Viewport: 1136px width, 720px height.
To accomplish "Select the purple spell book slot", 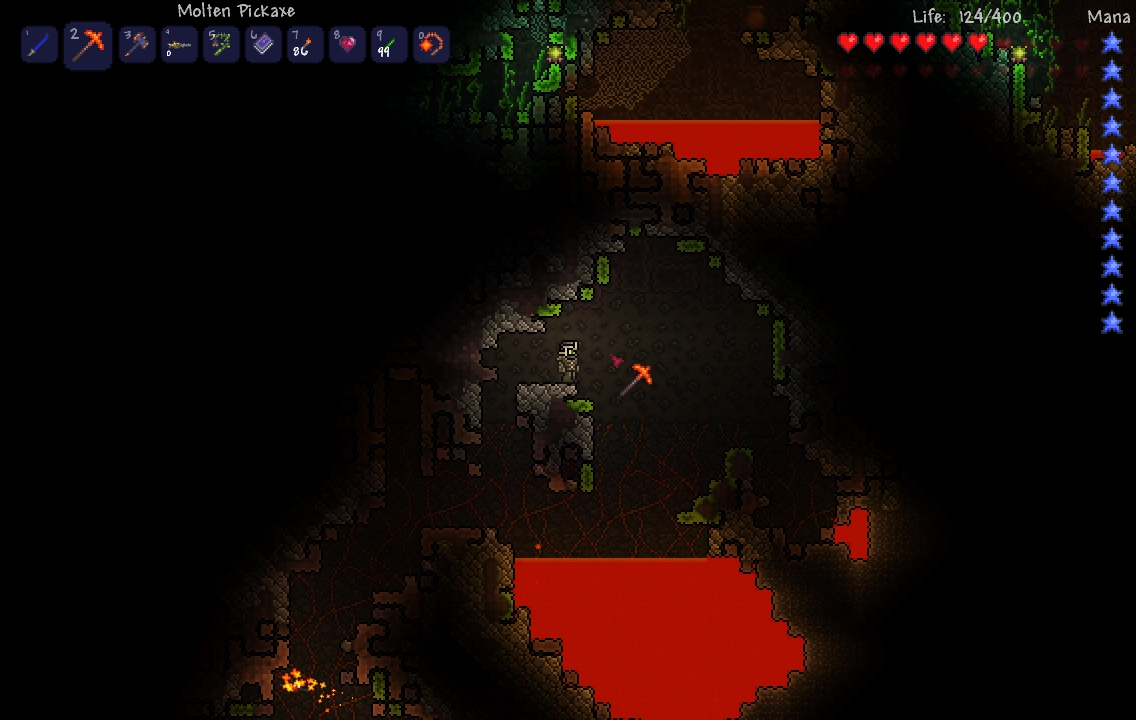I will pyautogui.click(x=263, y=45).
